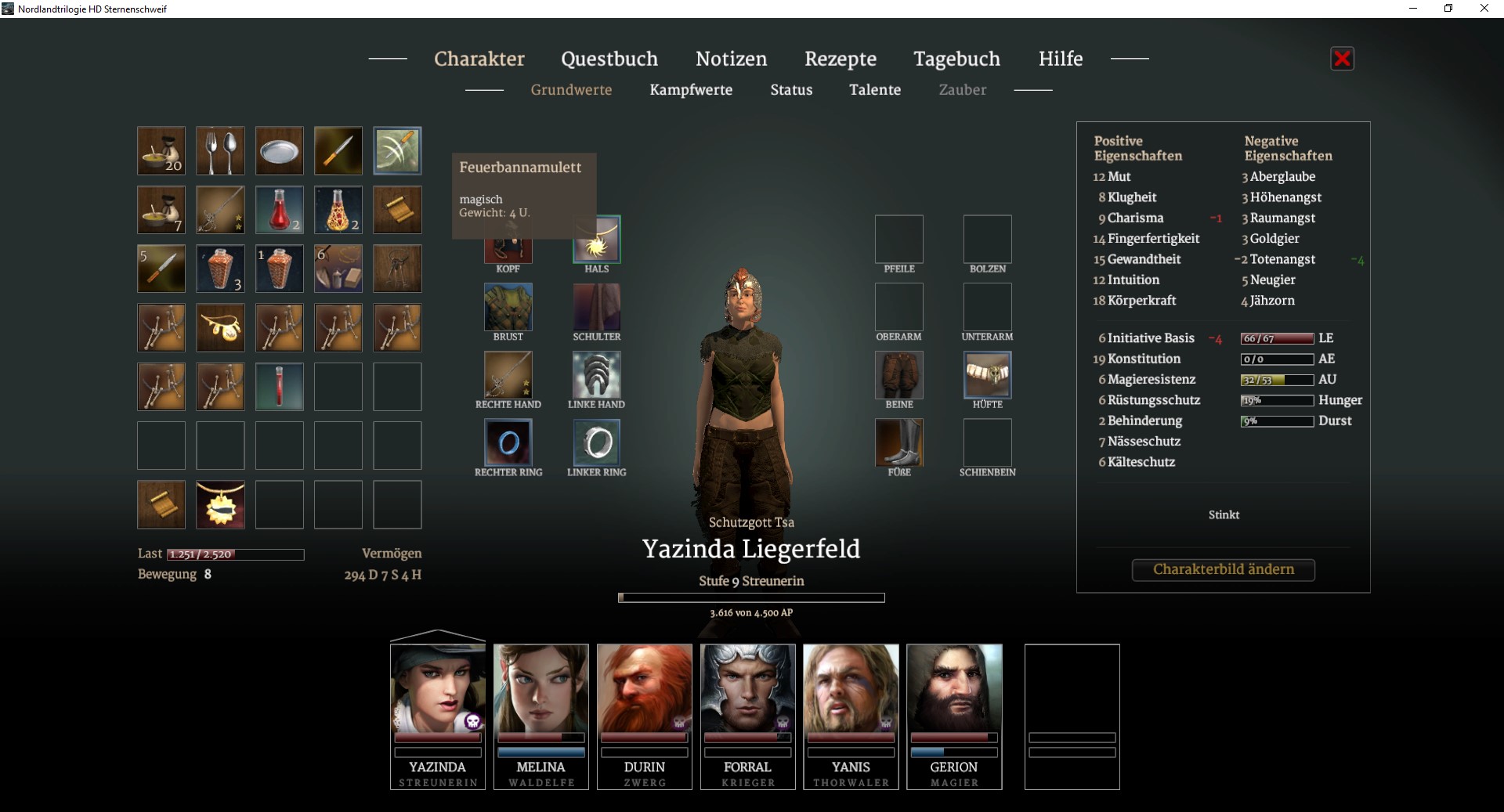Show the Tagebuch journal
The height and width of the screenshot is (812, 1504).
[x=956, y=59]
